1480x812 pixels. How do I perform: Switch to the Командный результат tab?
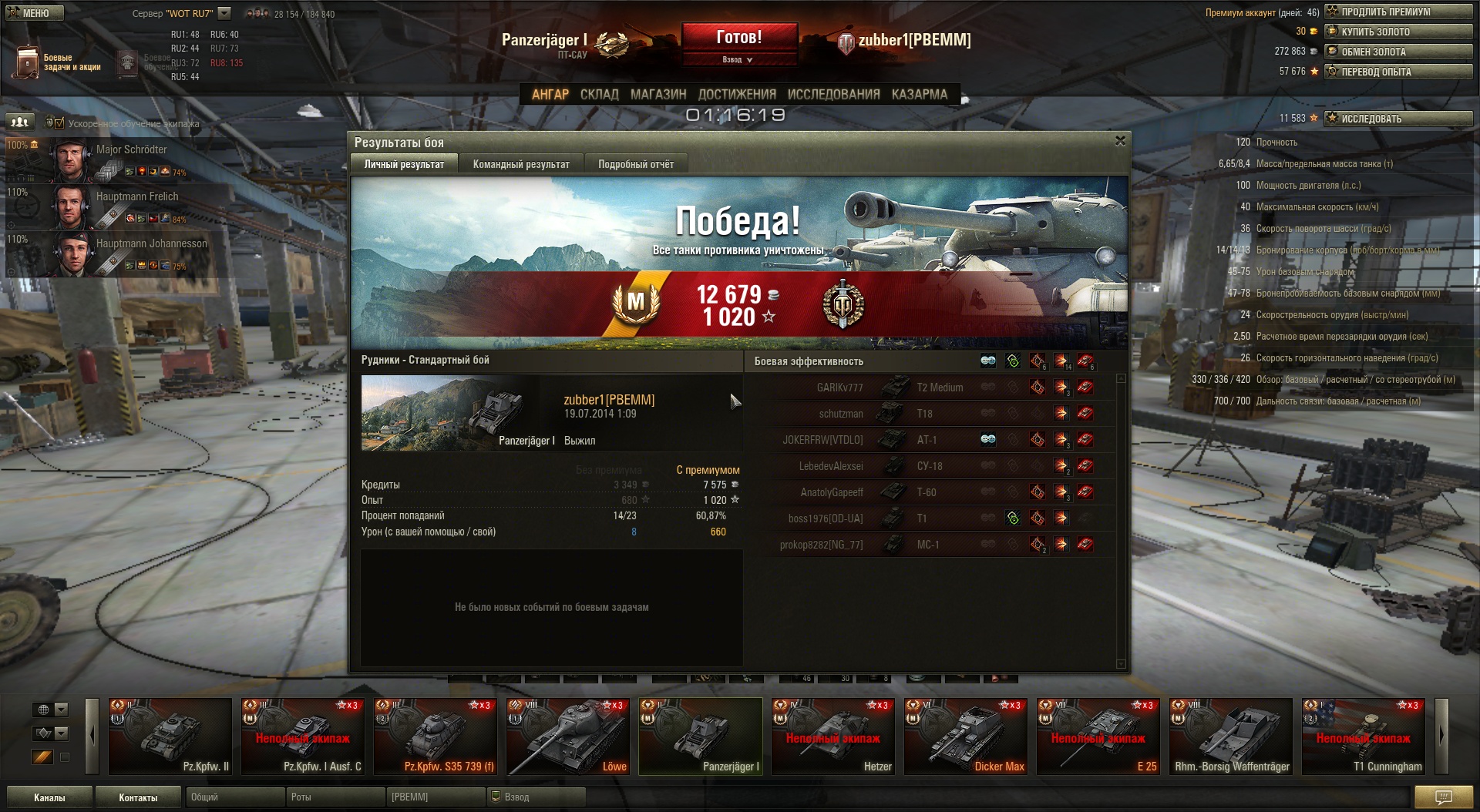[x=521, y=164]
